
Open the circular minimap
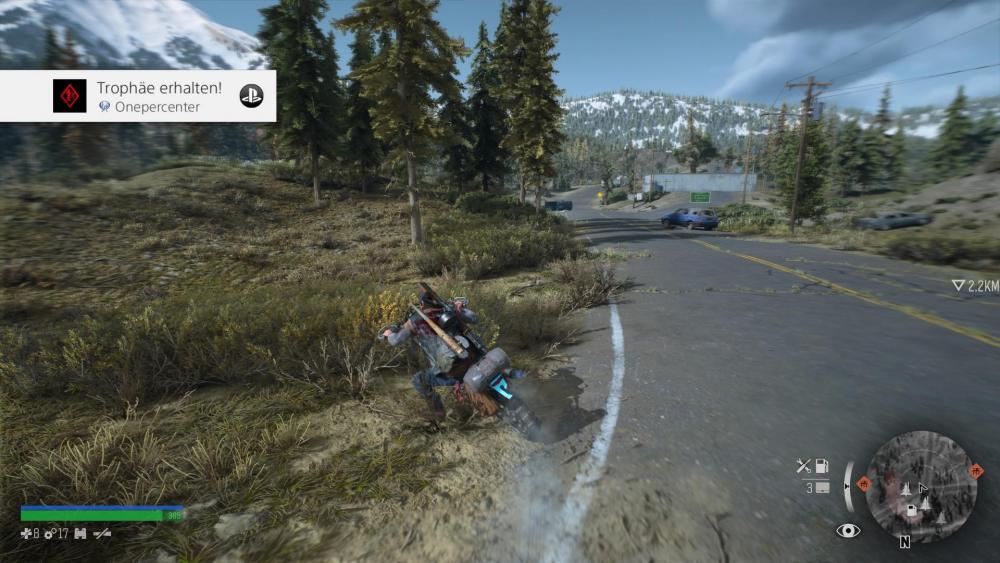[921, 485]
